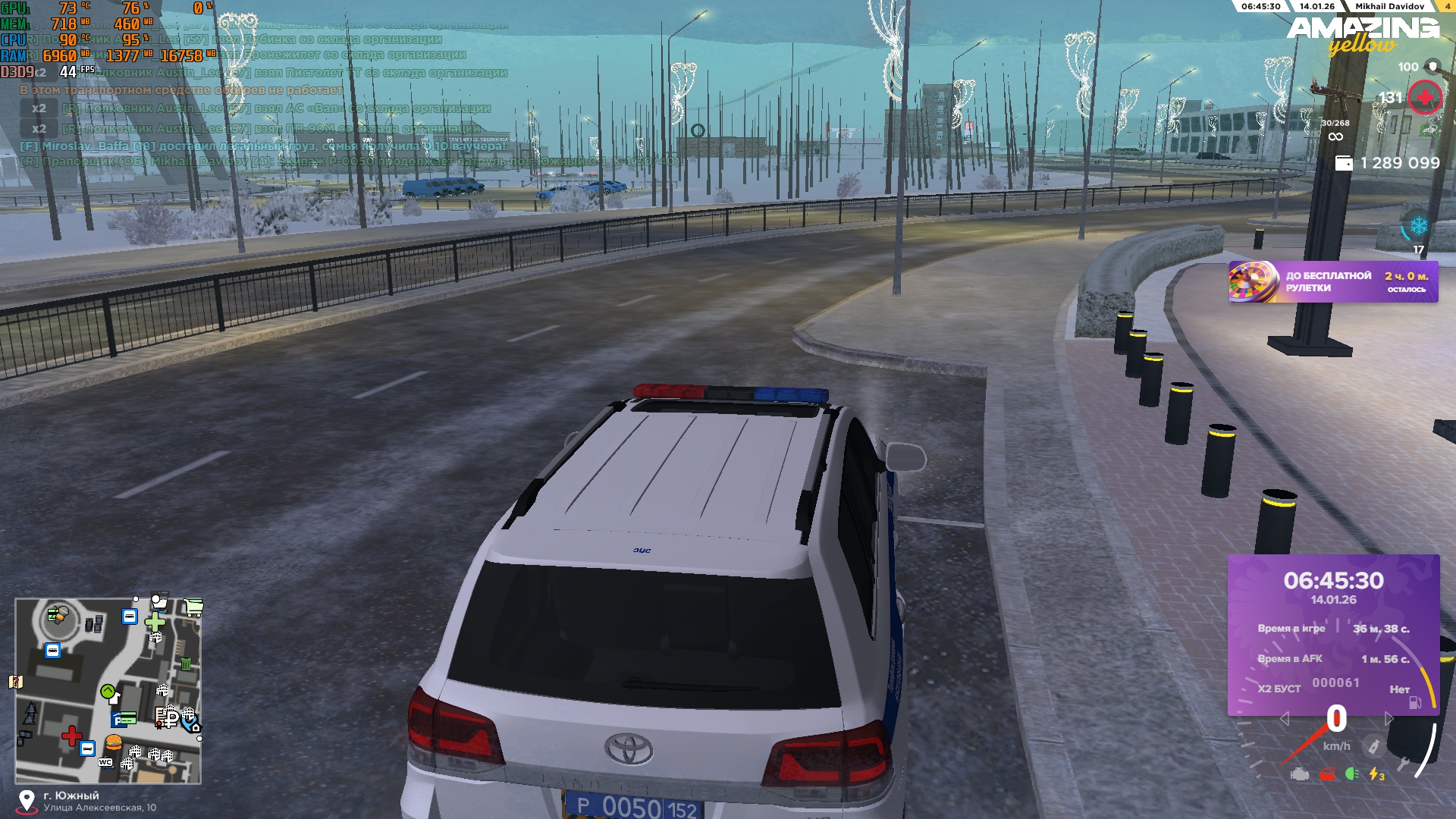Toggle the green headlights indicator icon
Screen dimensions: 1456x819
pos(1351,774)
